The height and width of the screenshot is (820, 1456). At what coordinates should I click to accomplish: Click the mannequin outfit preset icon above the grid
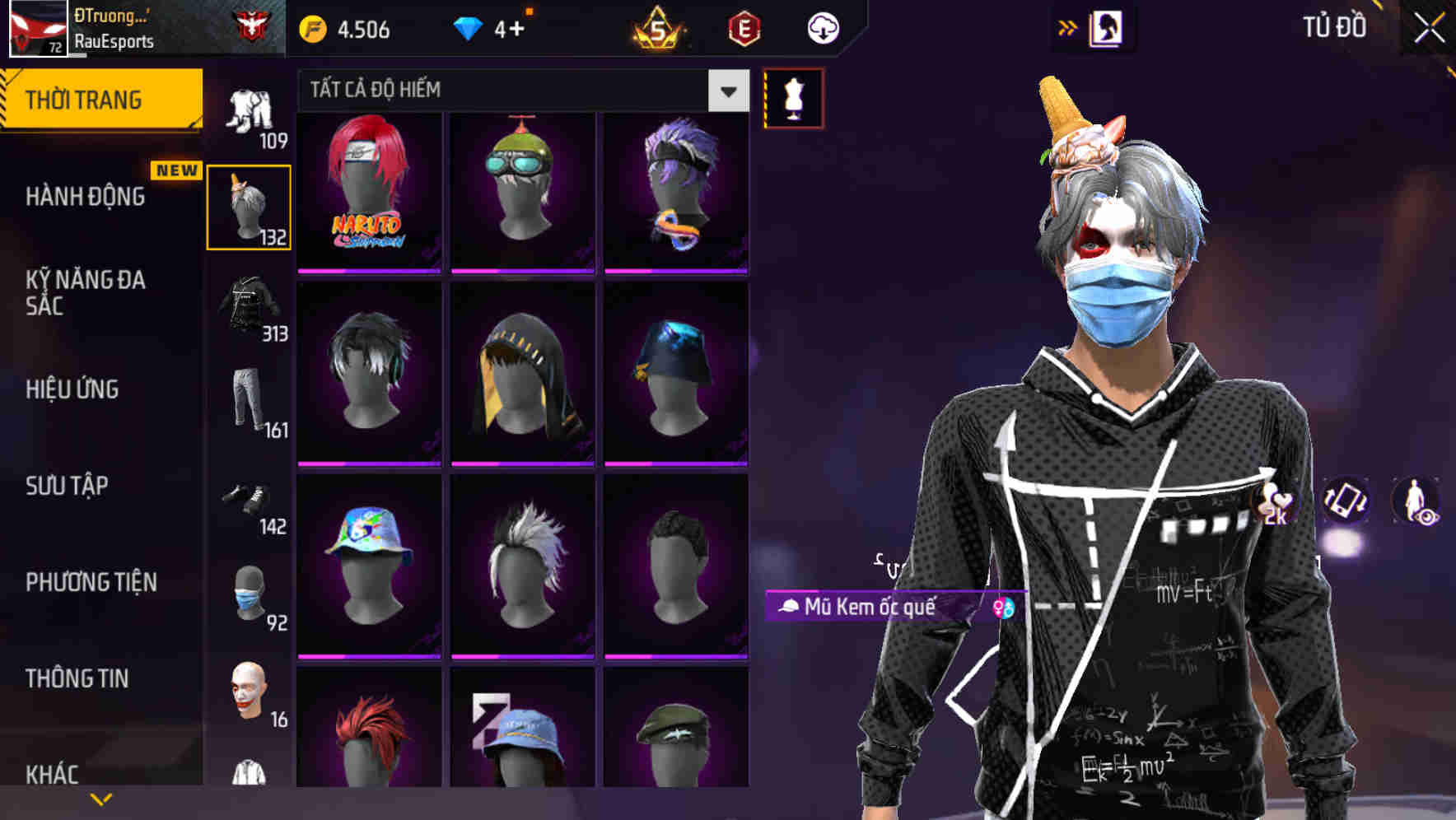point(793,97)
